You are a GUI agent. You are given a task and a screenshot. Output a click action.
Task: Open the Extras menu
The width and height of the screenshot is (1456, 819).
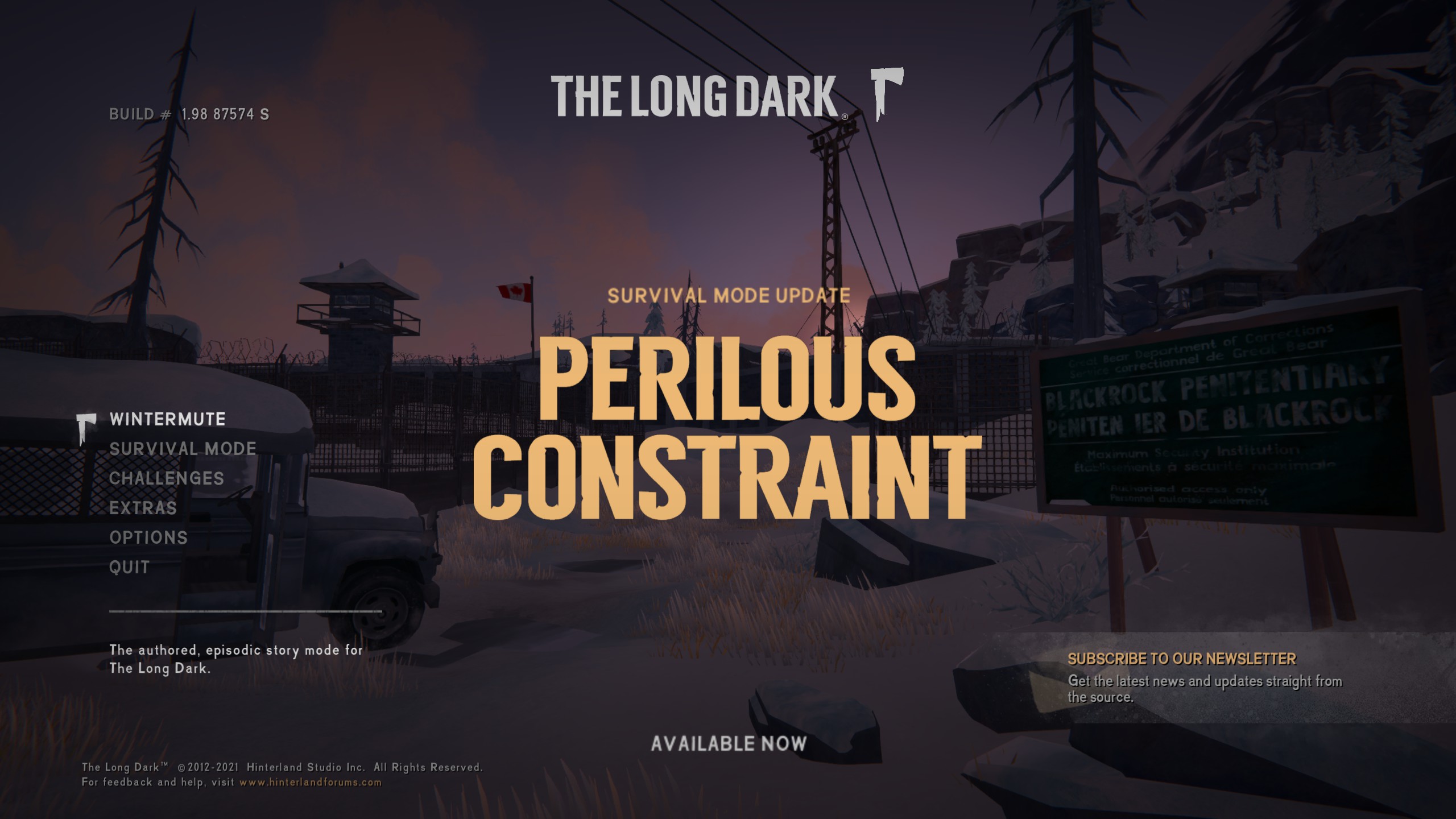[143, 508]
